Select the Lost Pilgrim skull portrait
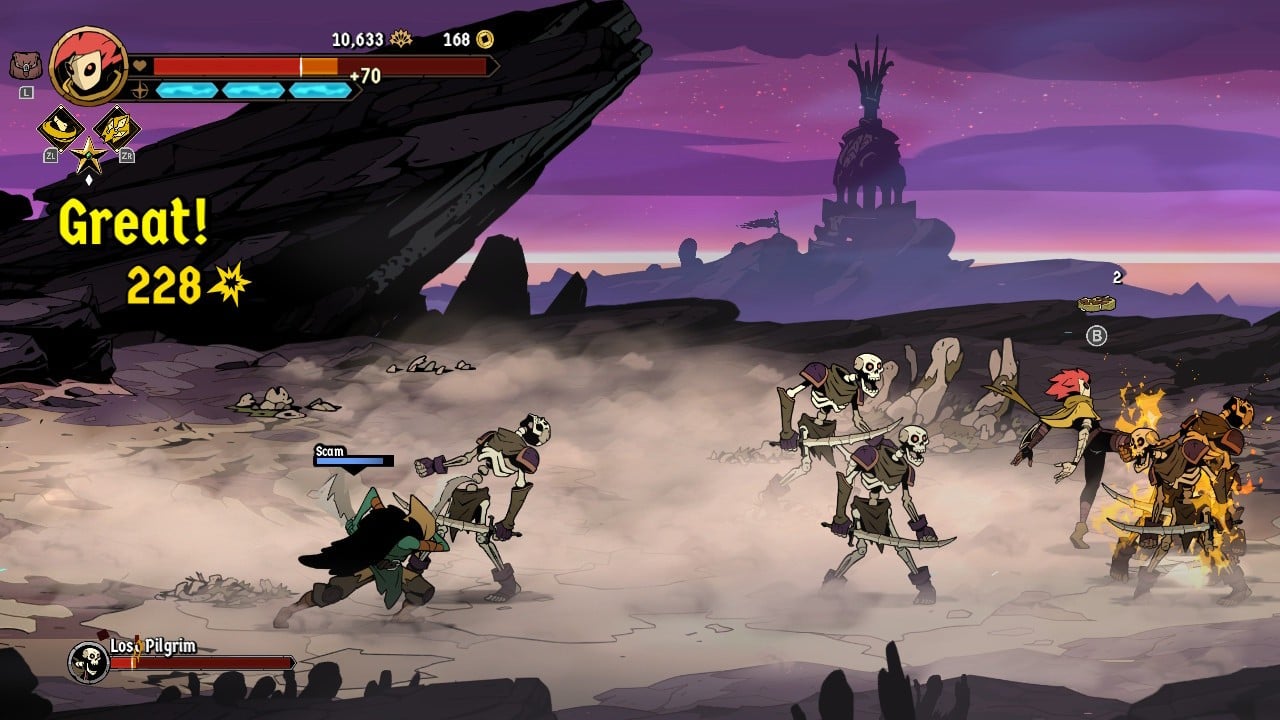1280x720 pixels. pos(87,661)
